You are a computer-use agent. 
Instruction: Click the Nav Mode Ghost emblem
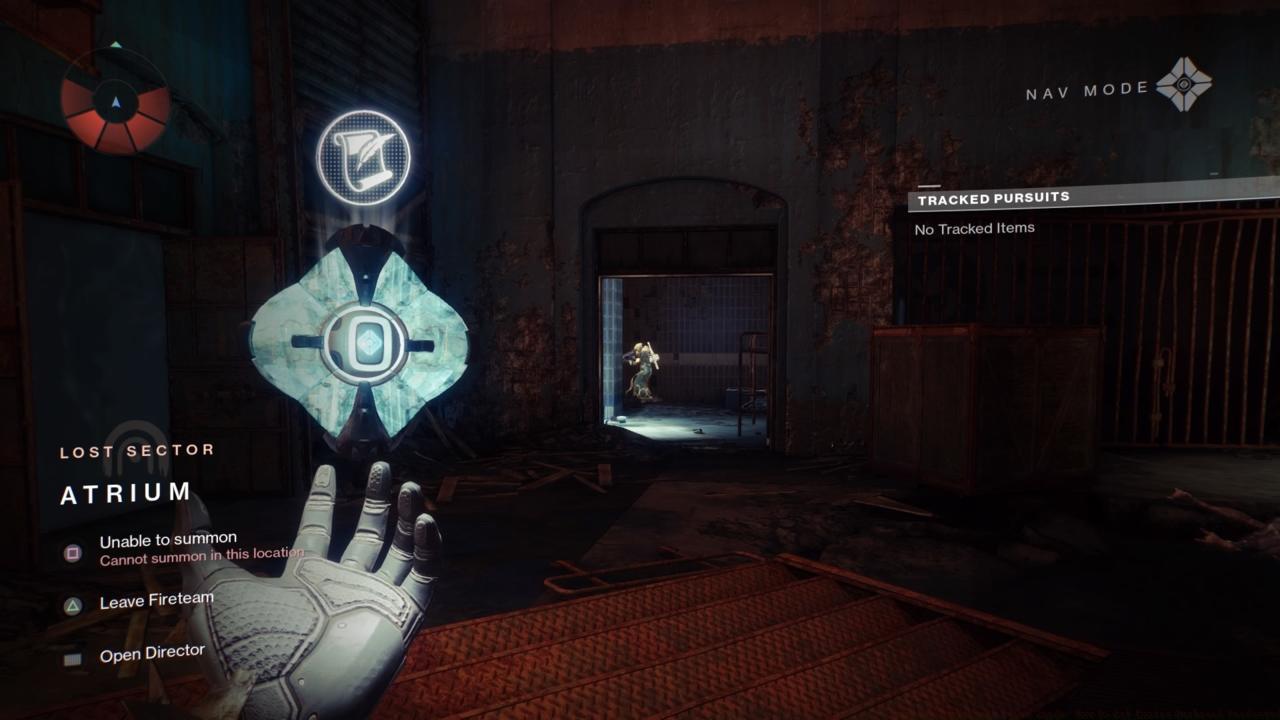click(1184, 85)
